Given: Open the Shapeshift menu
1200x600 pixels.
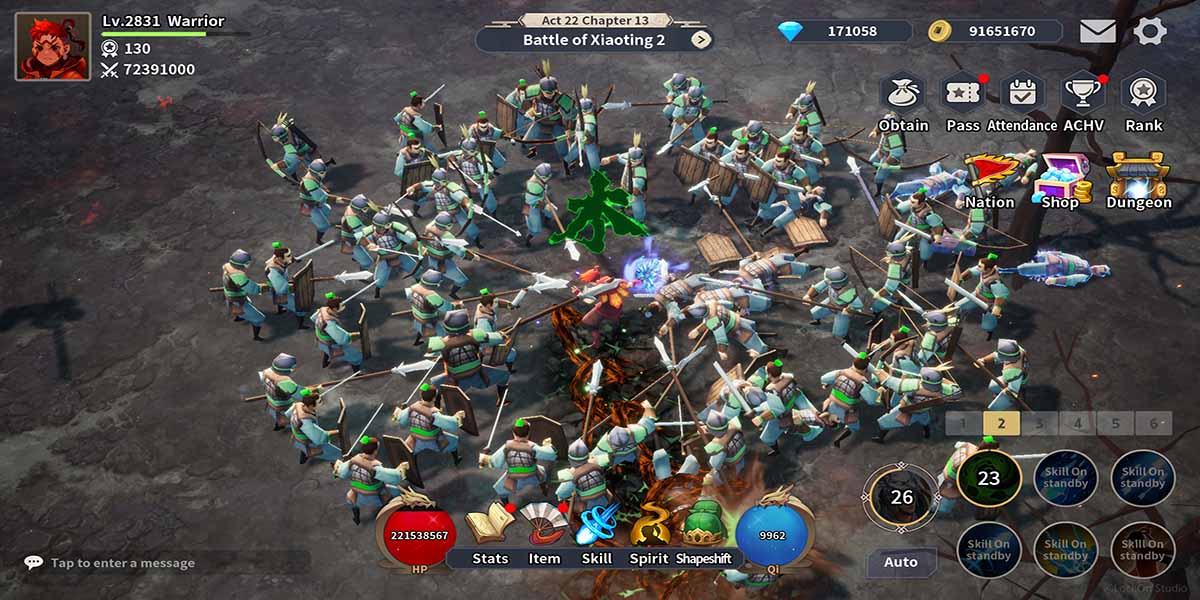Looking at the screenshot, I should [x=704, y=526].
